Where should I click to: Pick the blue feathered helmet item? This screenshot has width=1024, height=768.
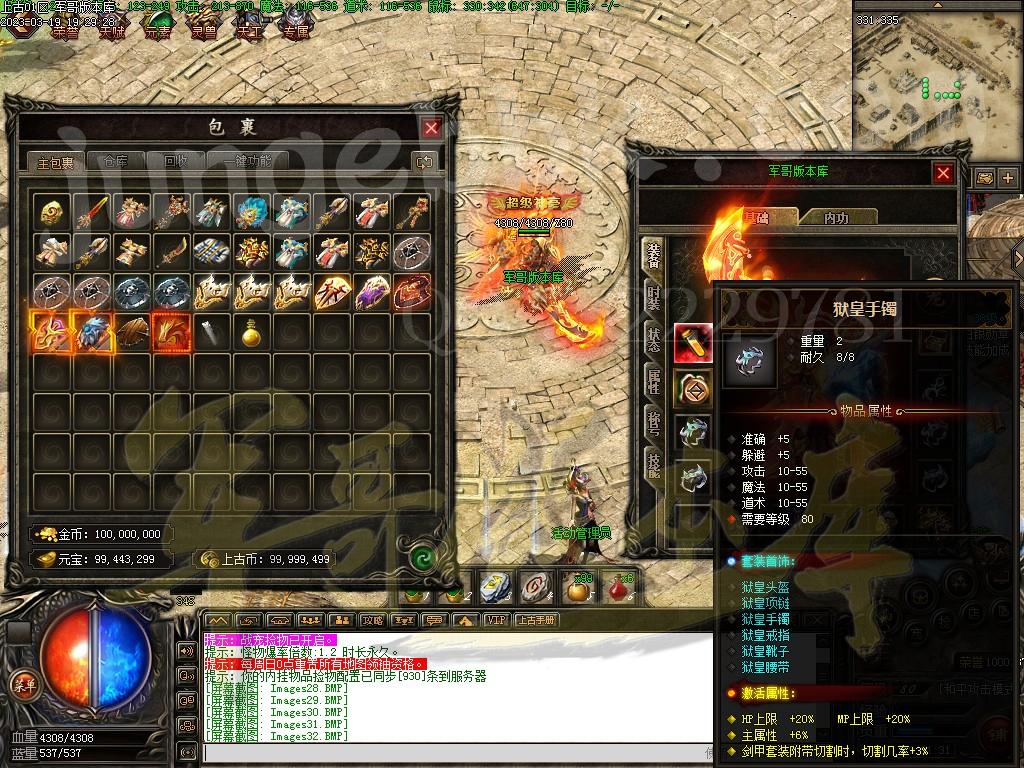[250, 211]
